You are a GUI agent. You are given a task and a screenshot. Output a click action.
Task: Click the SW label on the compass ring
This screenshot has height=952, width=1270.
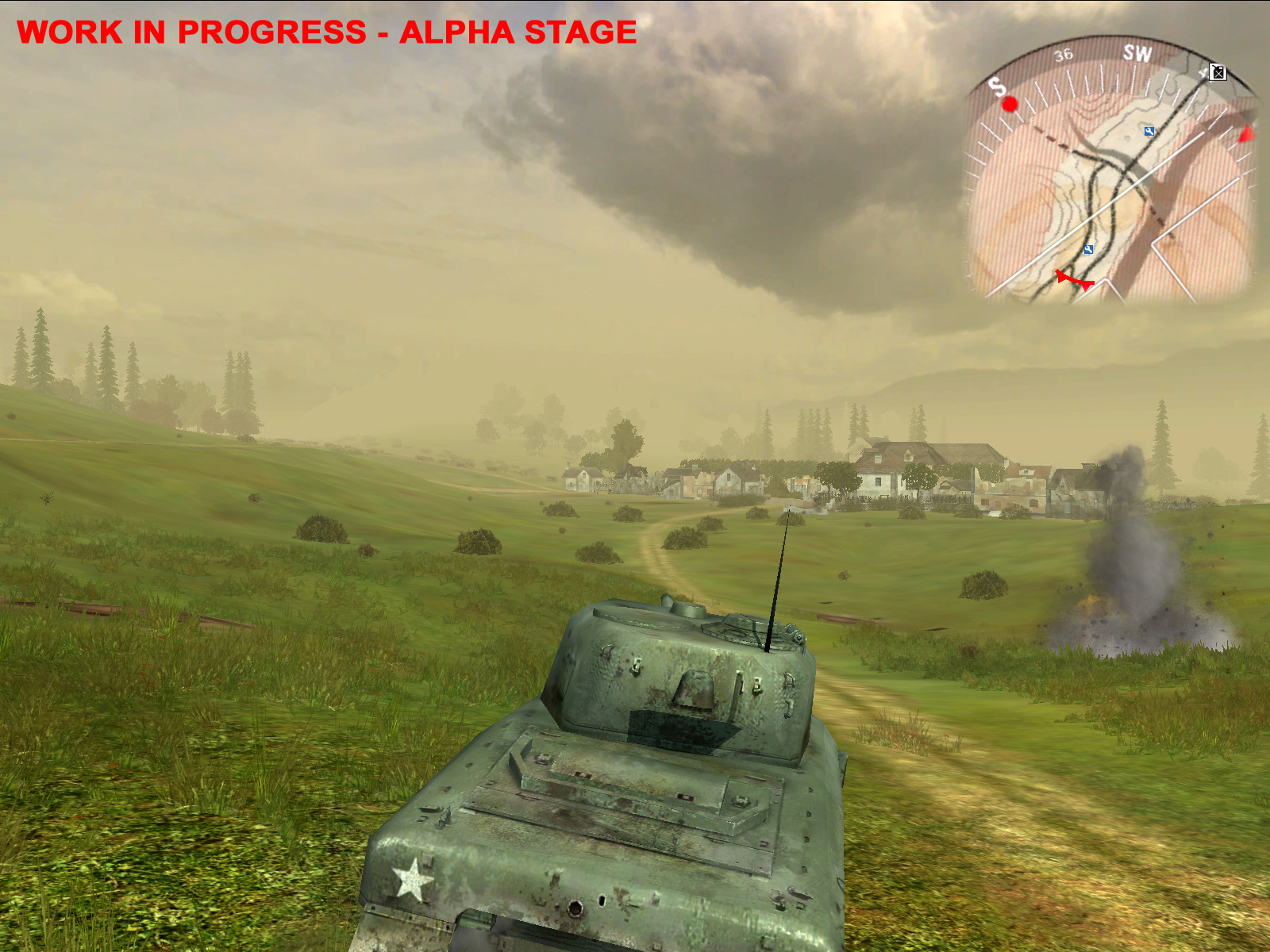pos(1137,53)
